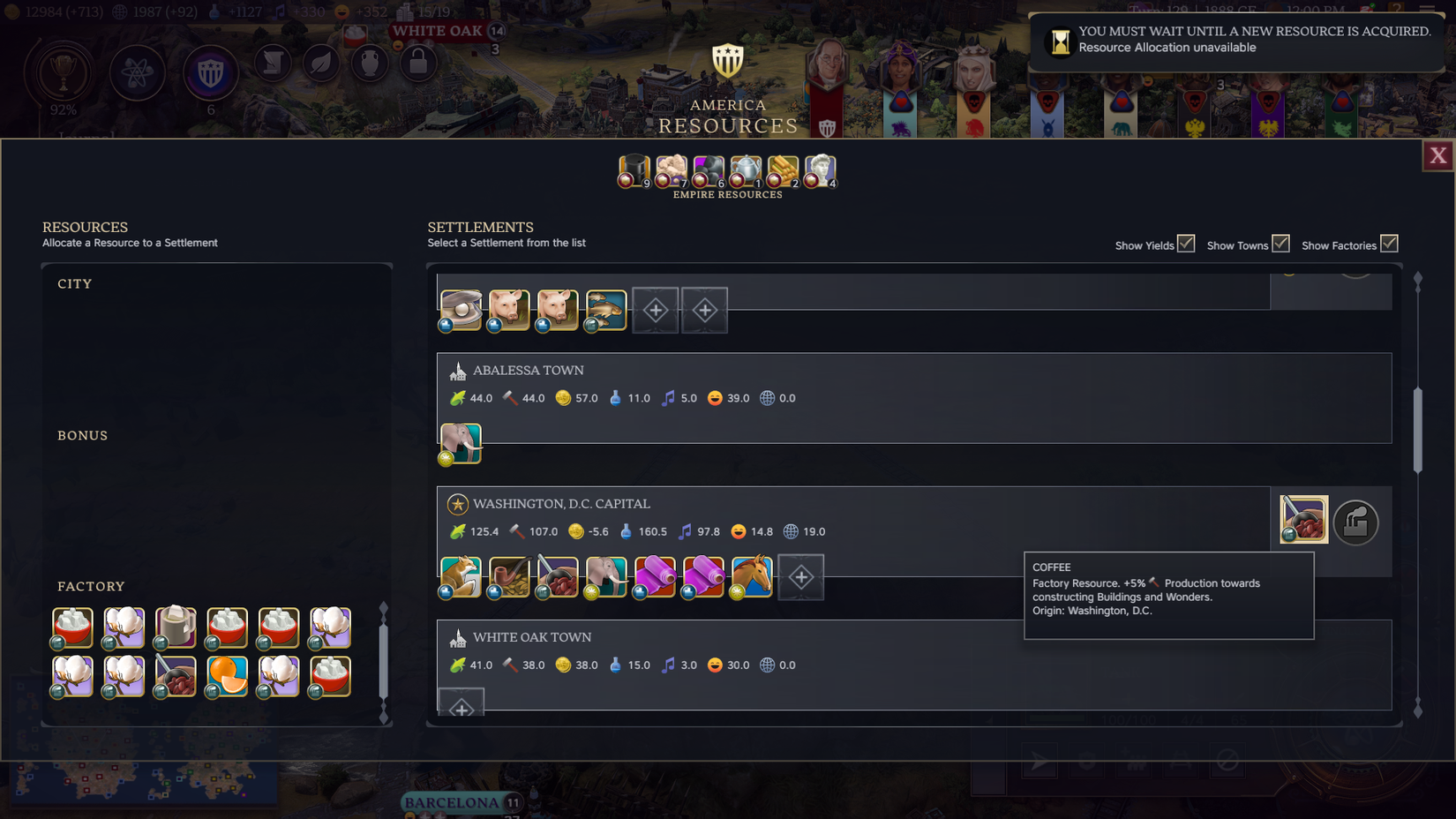
Task: Uncheck the Show Factories option
Action: tap(1390, 243)
